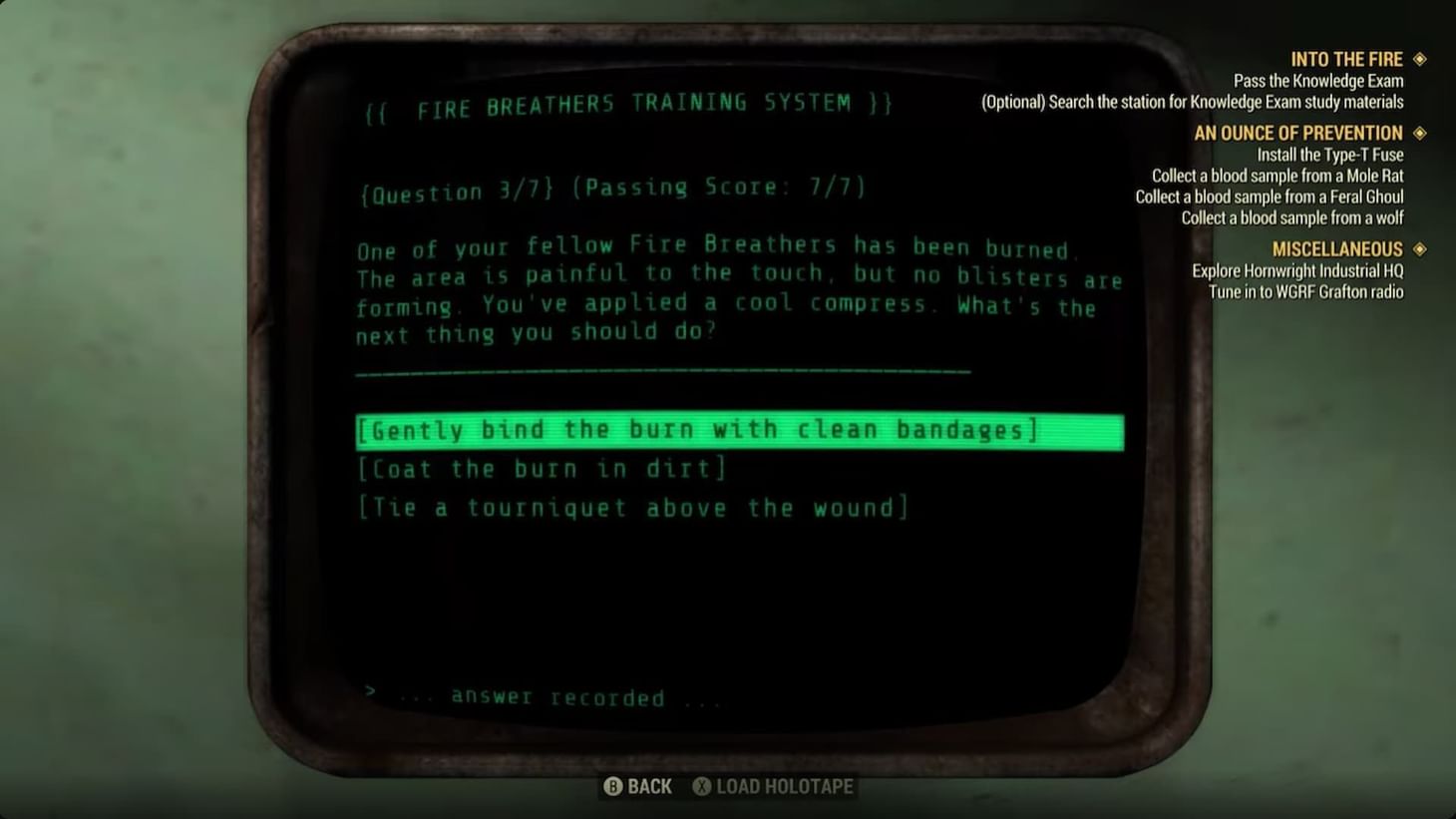The width and height of the screenshot is (1456, 819).
Task: Click the optional study materials objective
Action: [1193, 102]
